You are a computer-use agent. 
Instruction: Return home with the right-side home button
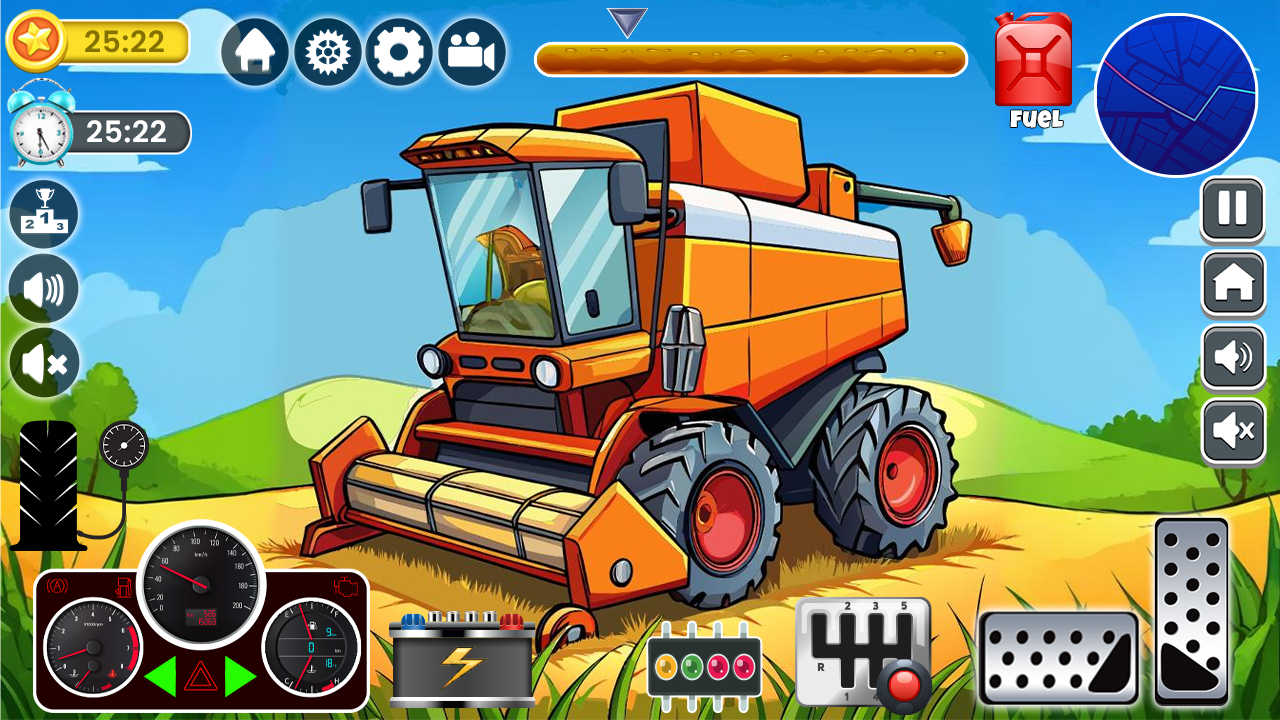click(1232, 287)
